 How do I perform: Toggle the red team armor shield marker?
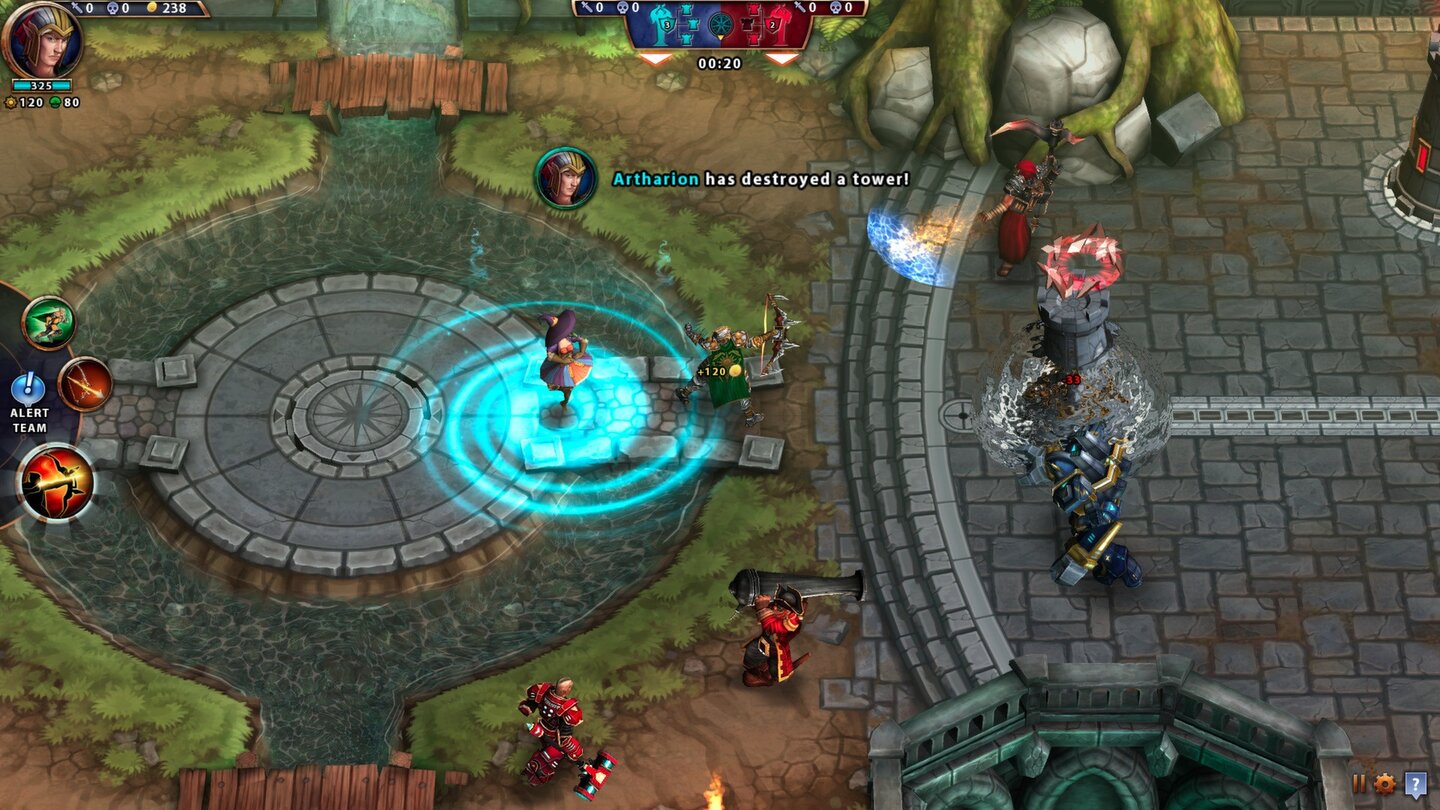tap(772, 24)
